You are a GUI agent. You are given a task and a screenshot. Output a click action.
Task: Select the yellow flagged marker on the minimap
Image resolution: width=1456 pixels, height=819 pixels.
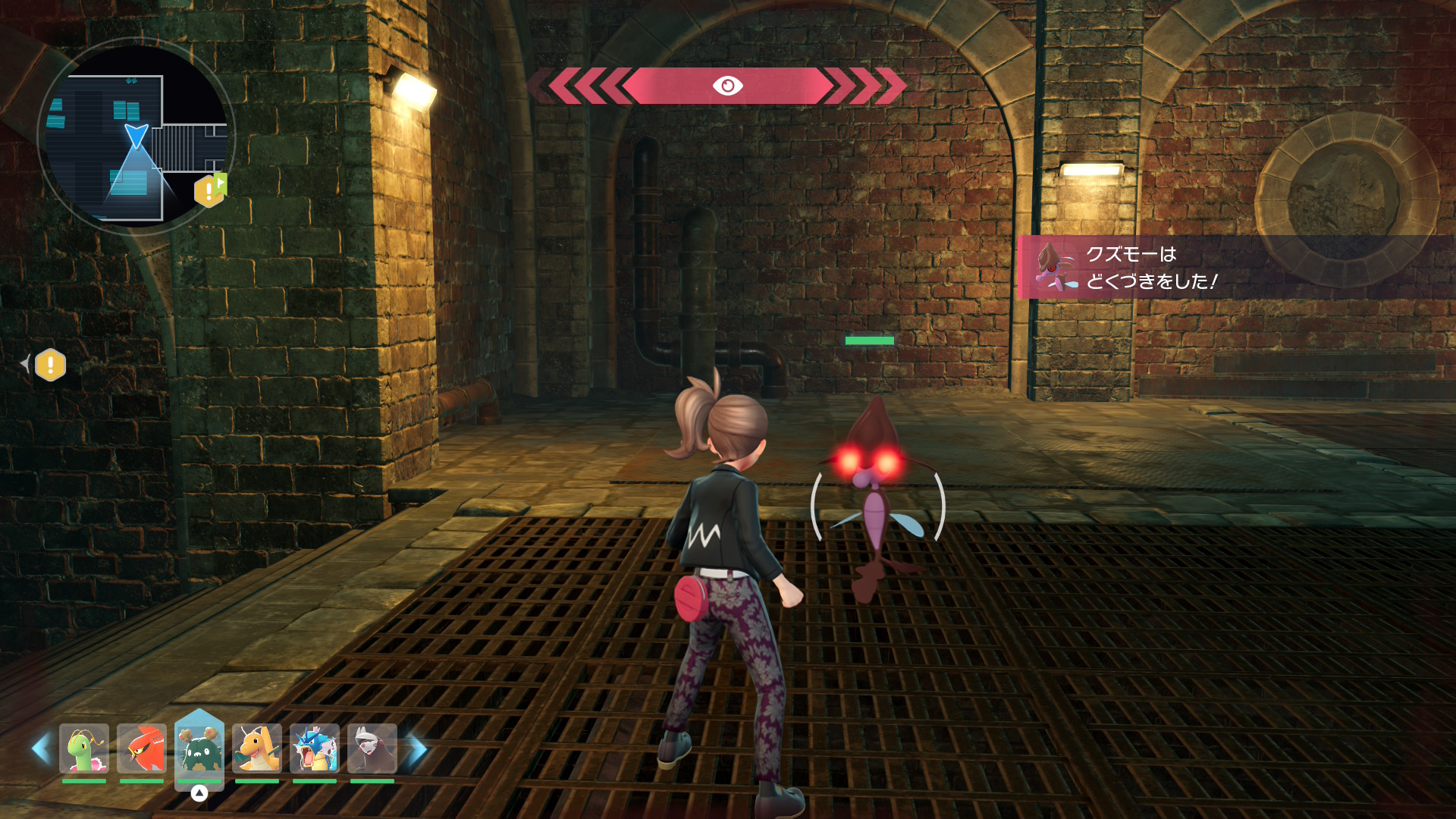(210, 190)
